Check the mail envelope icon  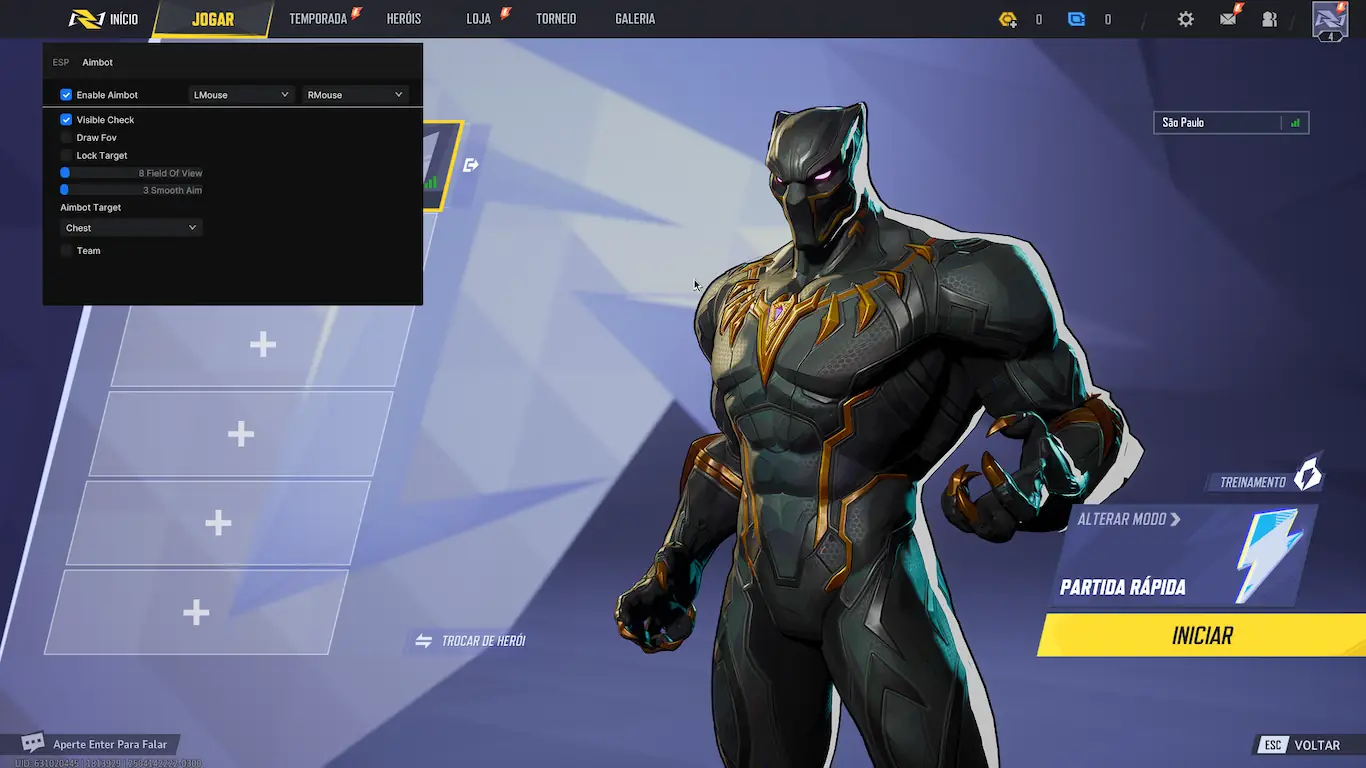coord(1228,19)
